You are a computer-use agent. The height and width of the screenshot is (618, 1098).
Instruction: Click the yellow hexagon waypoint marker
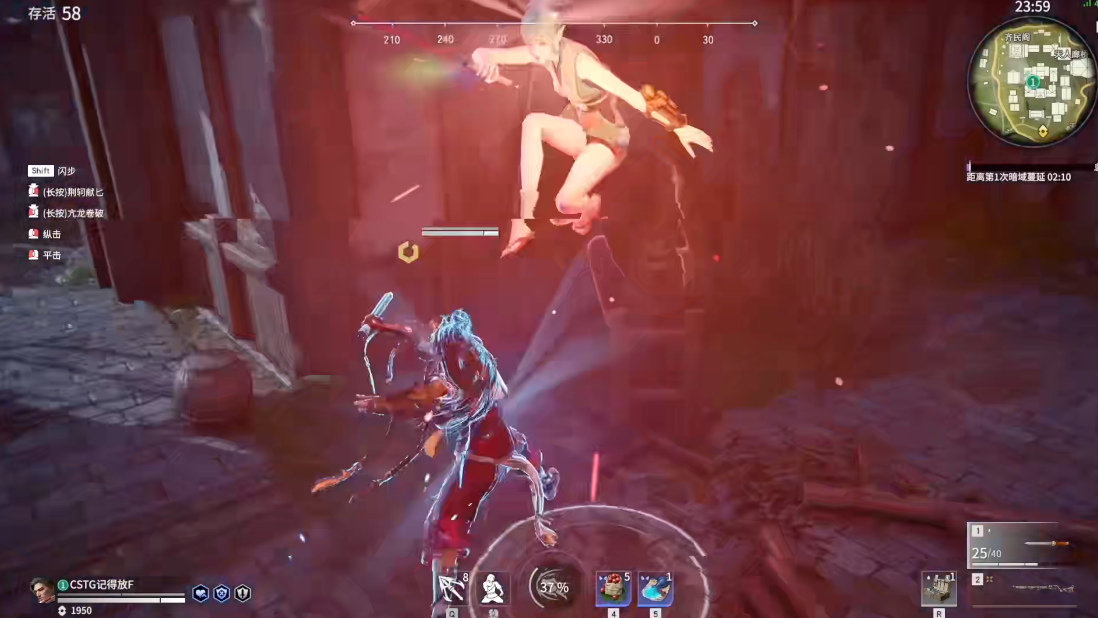[x=408, y=252]
